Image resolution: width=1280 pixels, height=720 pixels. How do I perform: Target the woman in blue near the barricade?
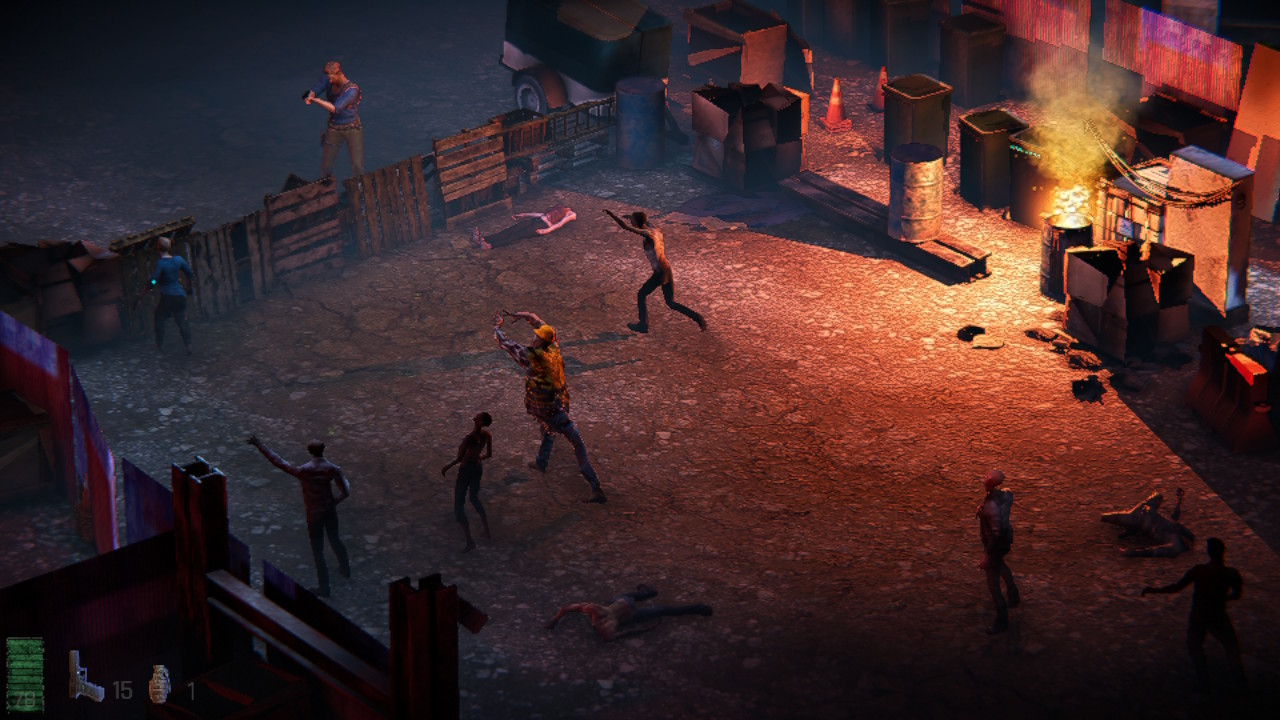click(x=170, y=280)
